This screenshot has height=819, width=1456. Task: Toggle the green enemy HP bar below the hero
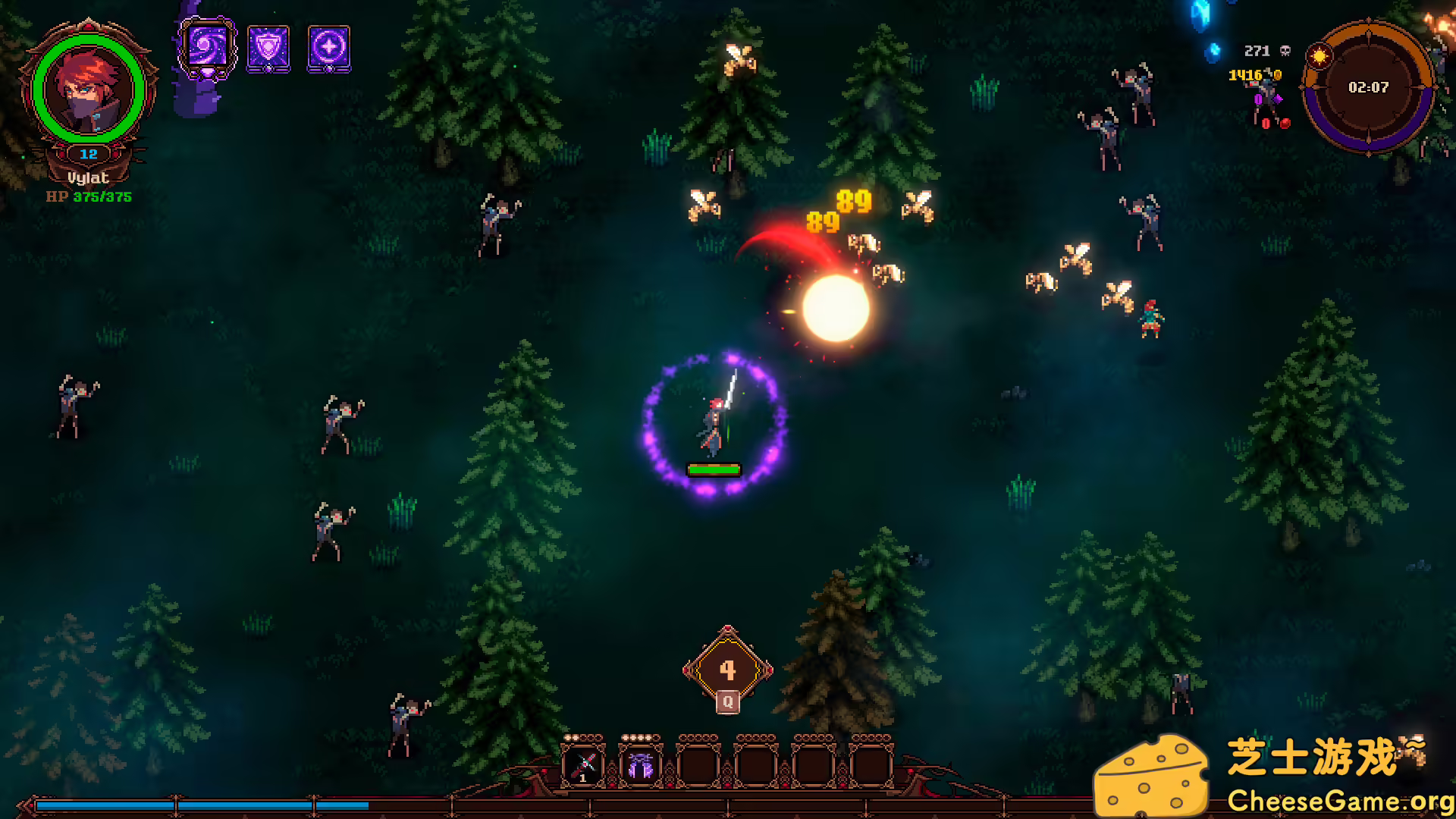(714, 470)
